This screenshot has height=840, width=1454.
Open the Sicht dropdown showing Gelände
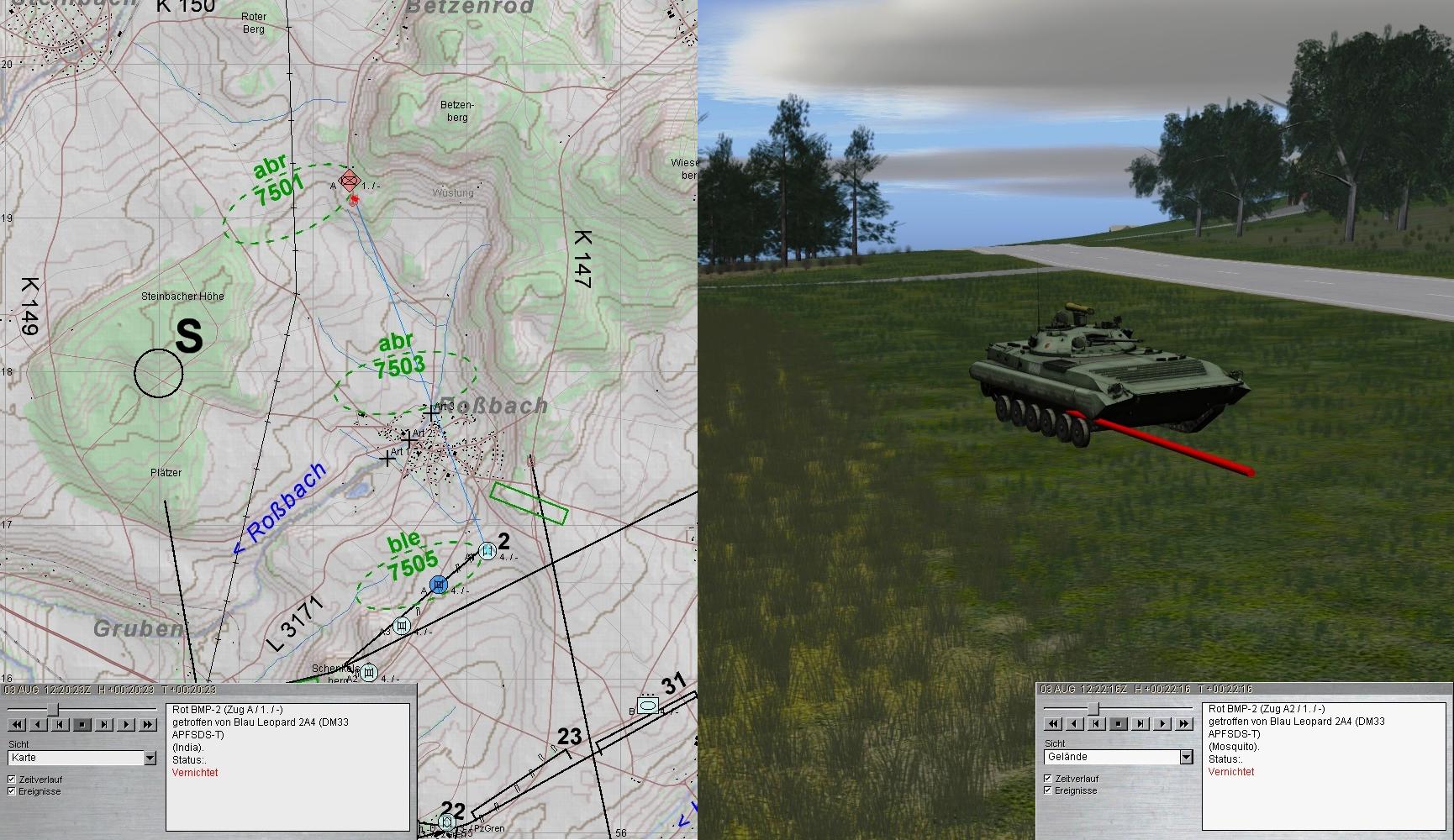click(x=1186, y=757)
